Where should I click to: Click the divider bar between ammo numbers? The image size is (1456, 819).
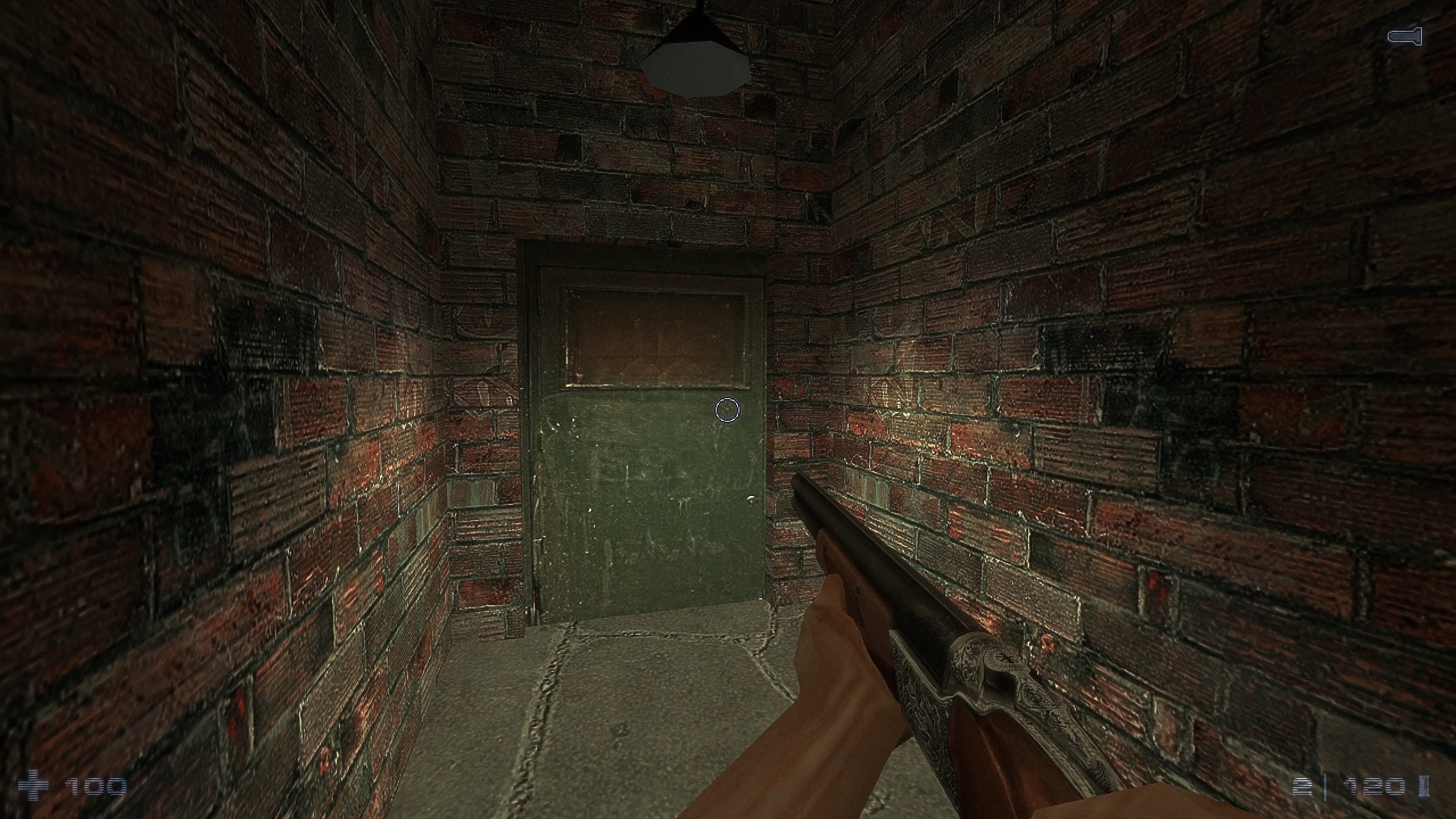1326,787
